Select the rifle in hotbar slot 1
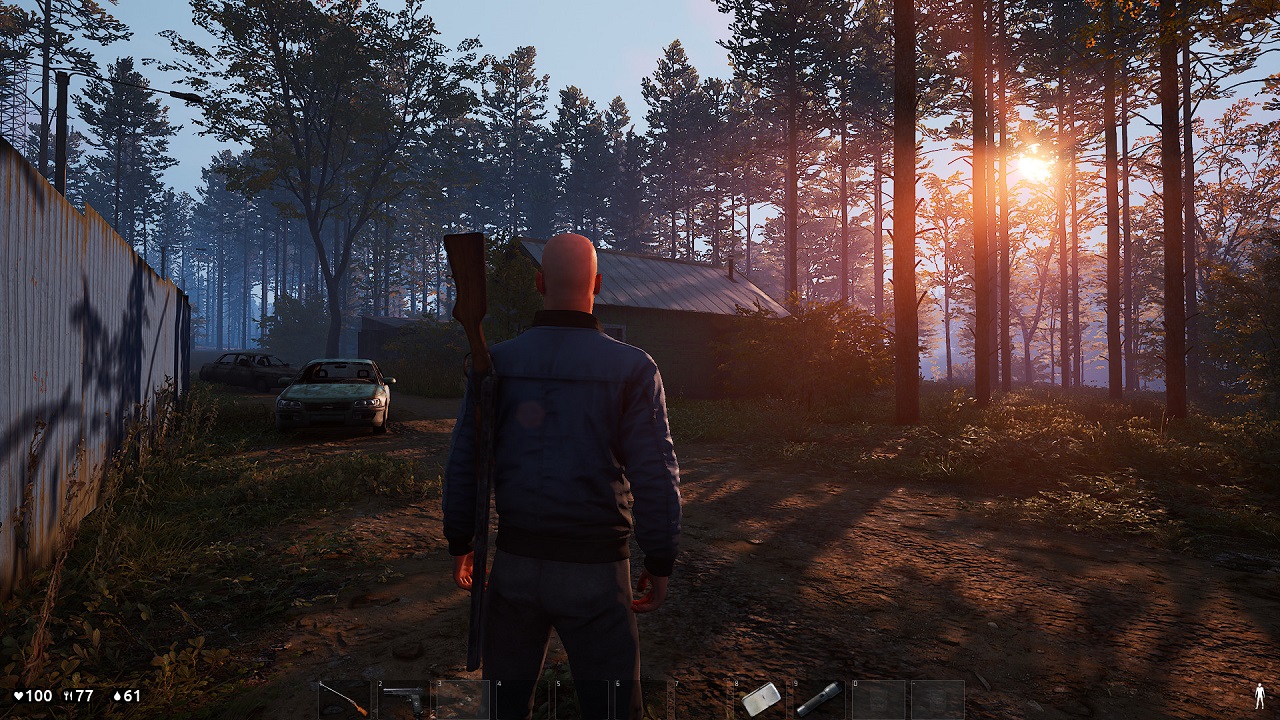The width and height of the screenshot is (1280, 720). (344, 699)
